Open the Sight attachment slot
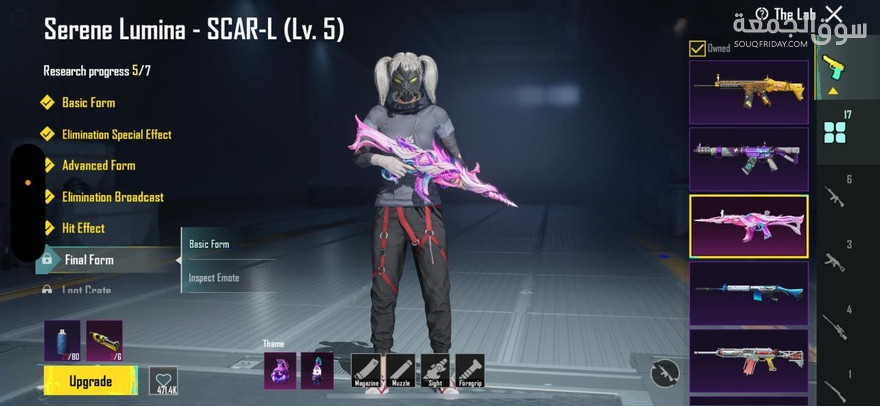Viewport: 880px width, 407px height. (435, 370)
